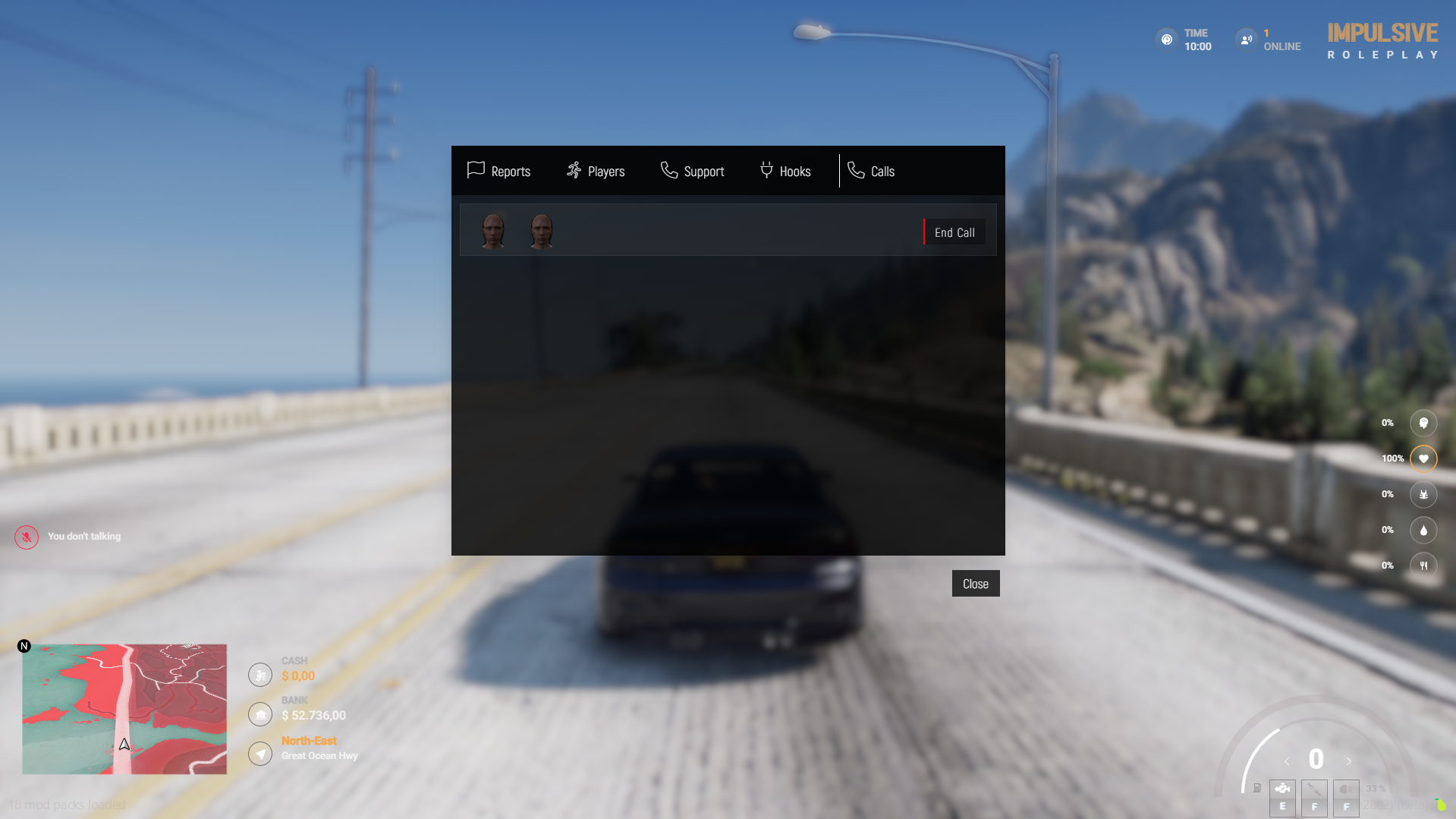This screenshot has width=1456, height=819.
Task: Click the bank building icon
Action: tap(259, 713)
